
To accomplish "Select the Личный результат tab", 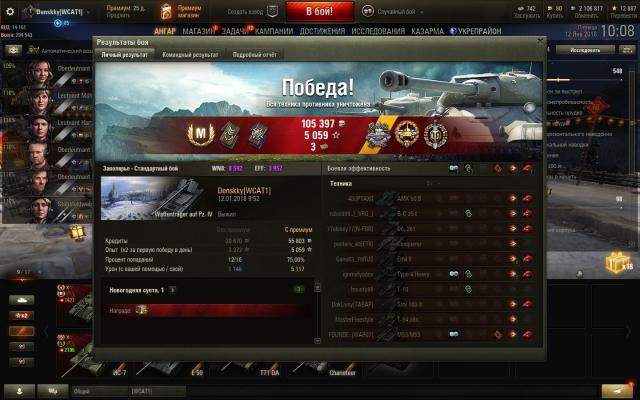I will pyautogui.click(x=124, y=54).
